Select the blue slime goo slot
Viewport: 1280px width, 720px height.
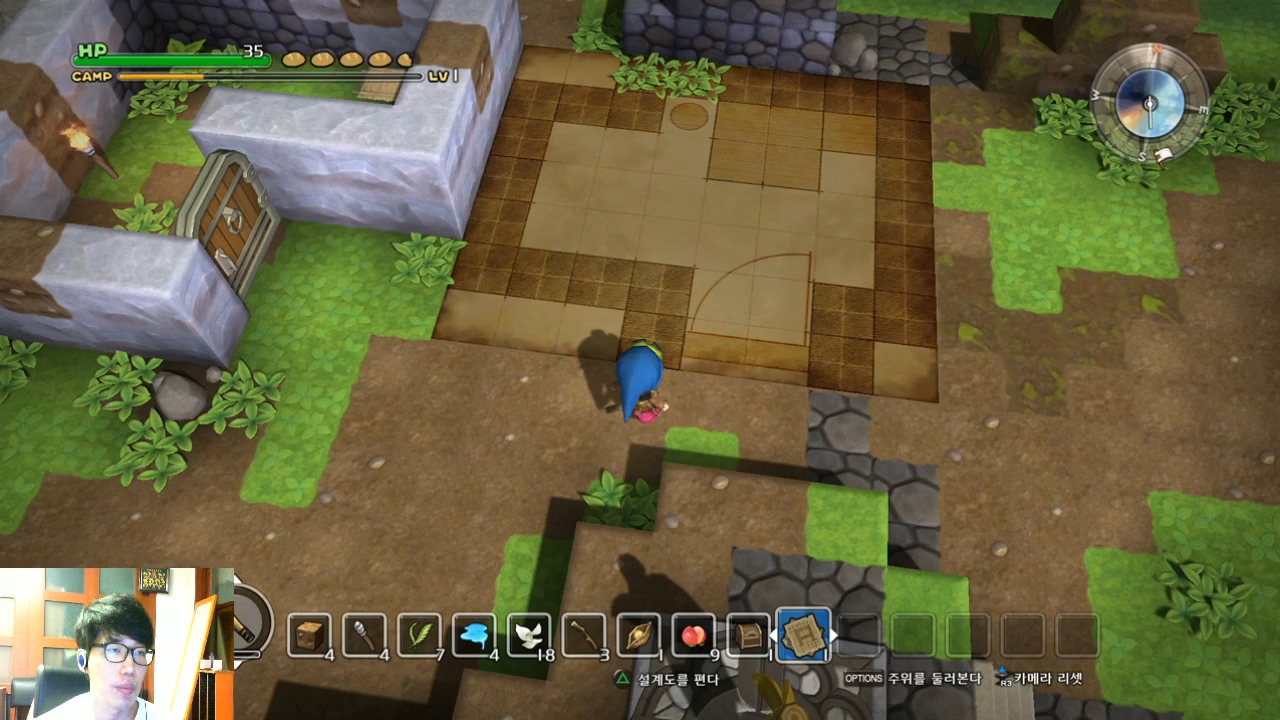[x=474, y=635]
